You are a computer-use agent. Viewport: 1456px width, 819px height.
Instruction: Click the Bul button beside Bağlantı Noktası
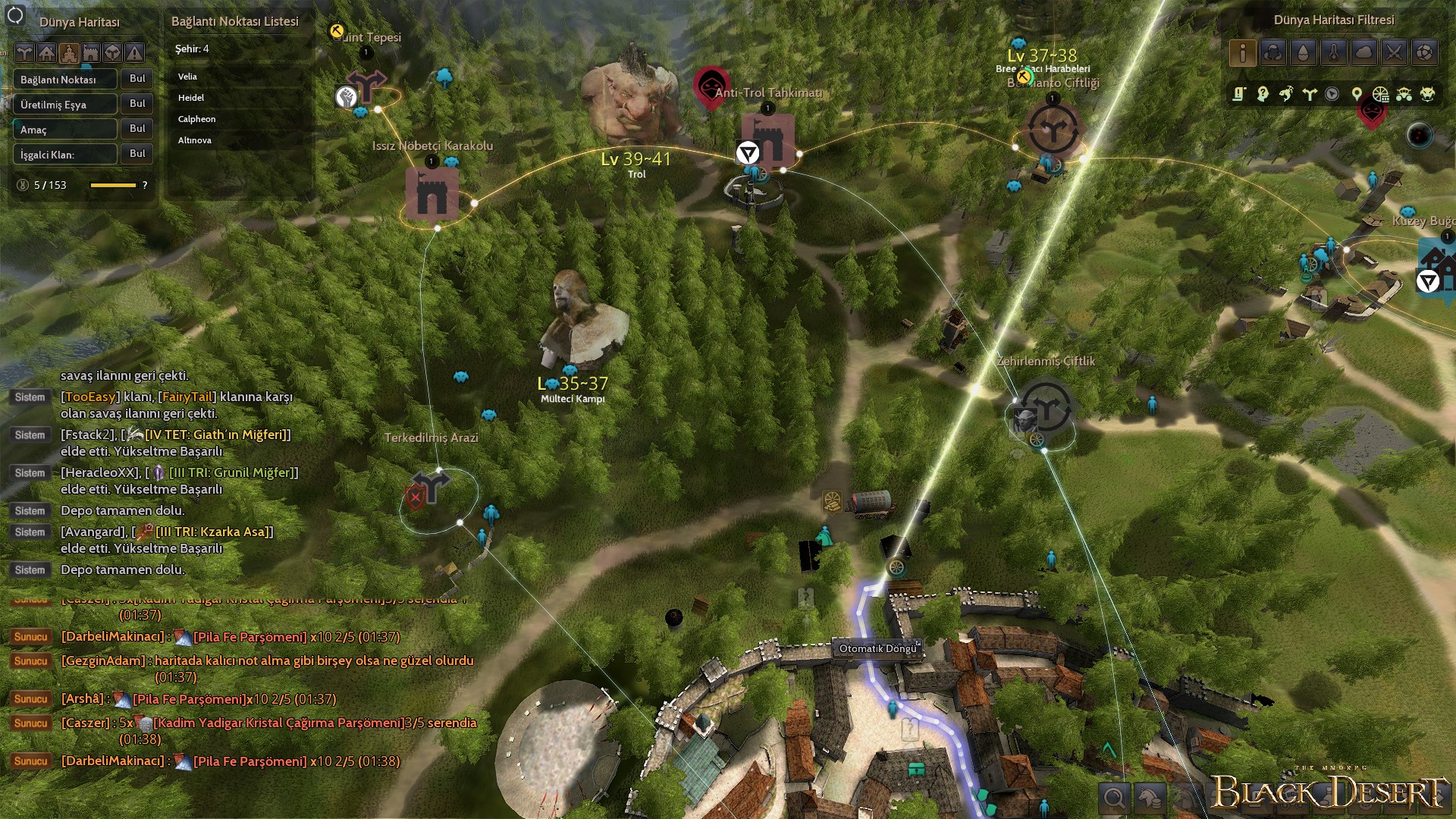point(137,79)
